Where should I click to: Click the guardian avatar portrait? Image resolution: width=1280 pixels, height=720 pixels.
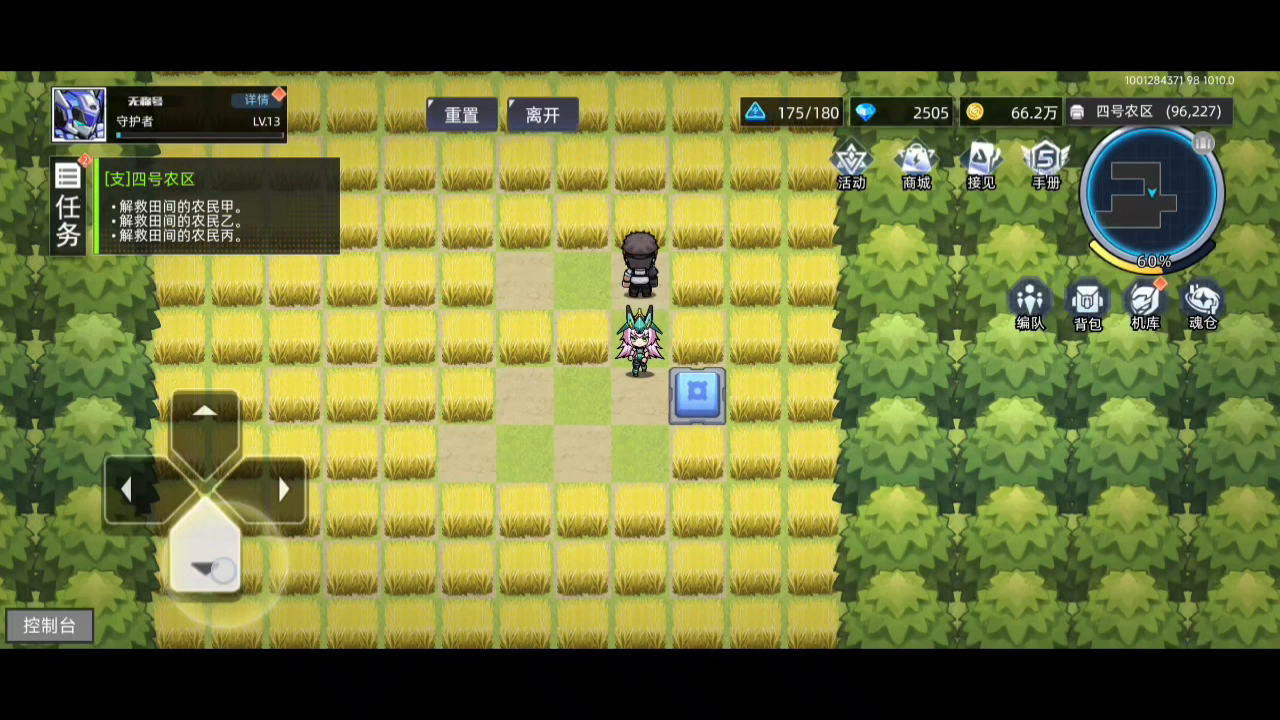pyautogui.click(x=78, y=113)
